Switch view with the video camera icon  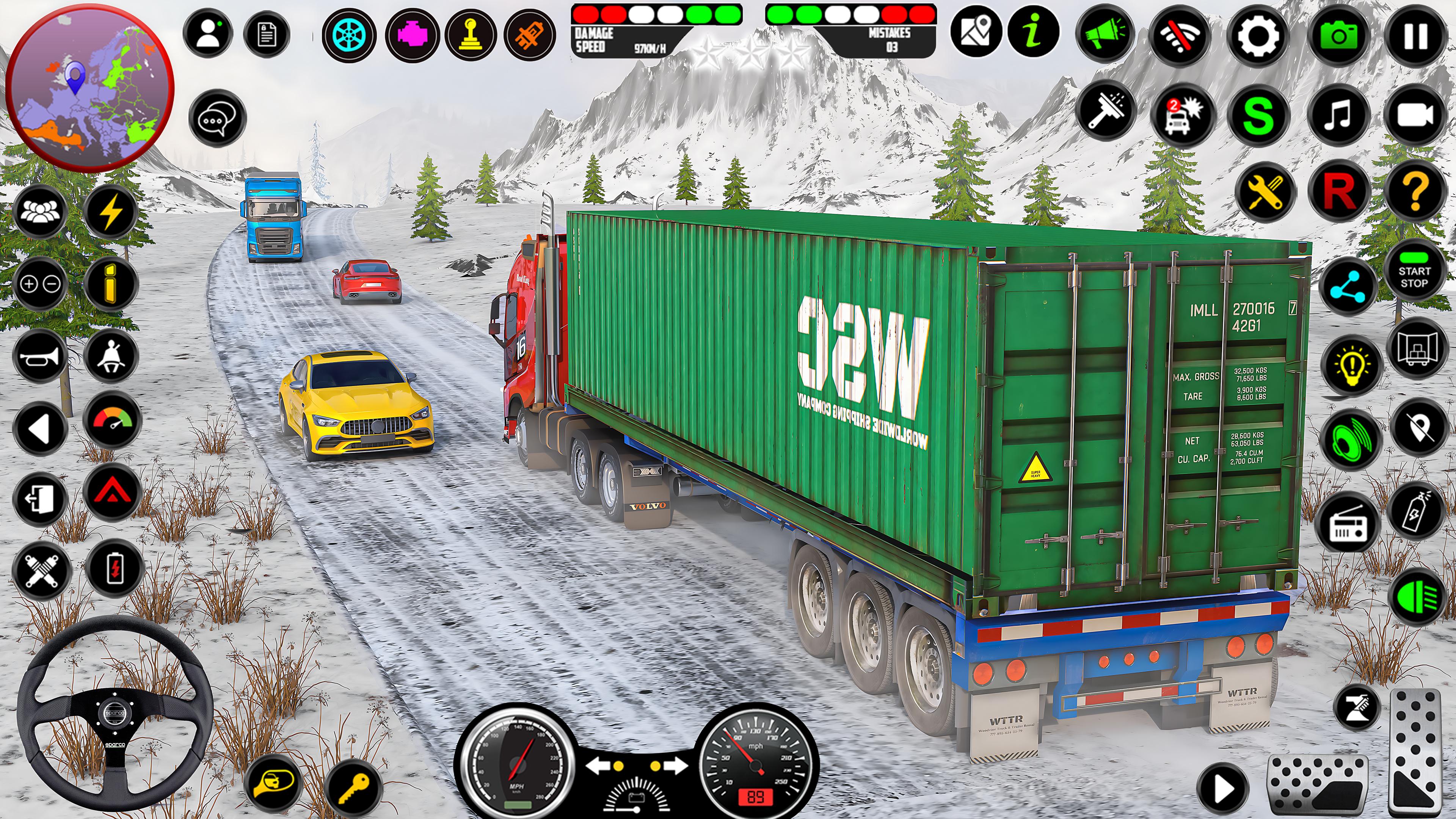[x=1415, y=116]
